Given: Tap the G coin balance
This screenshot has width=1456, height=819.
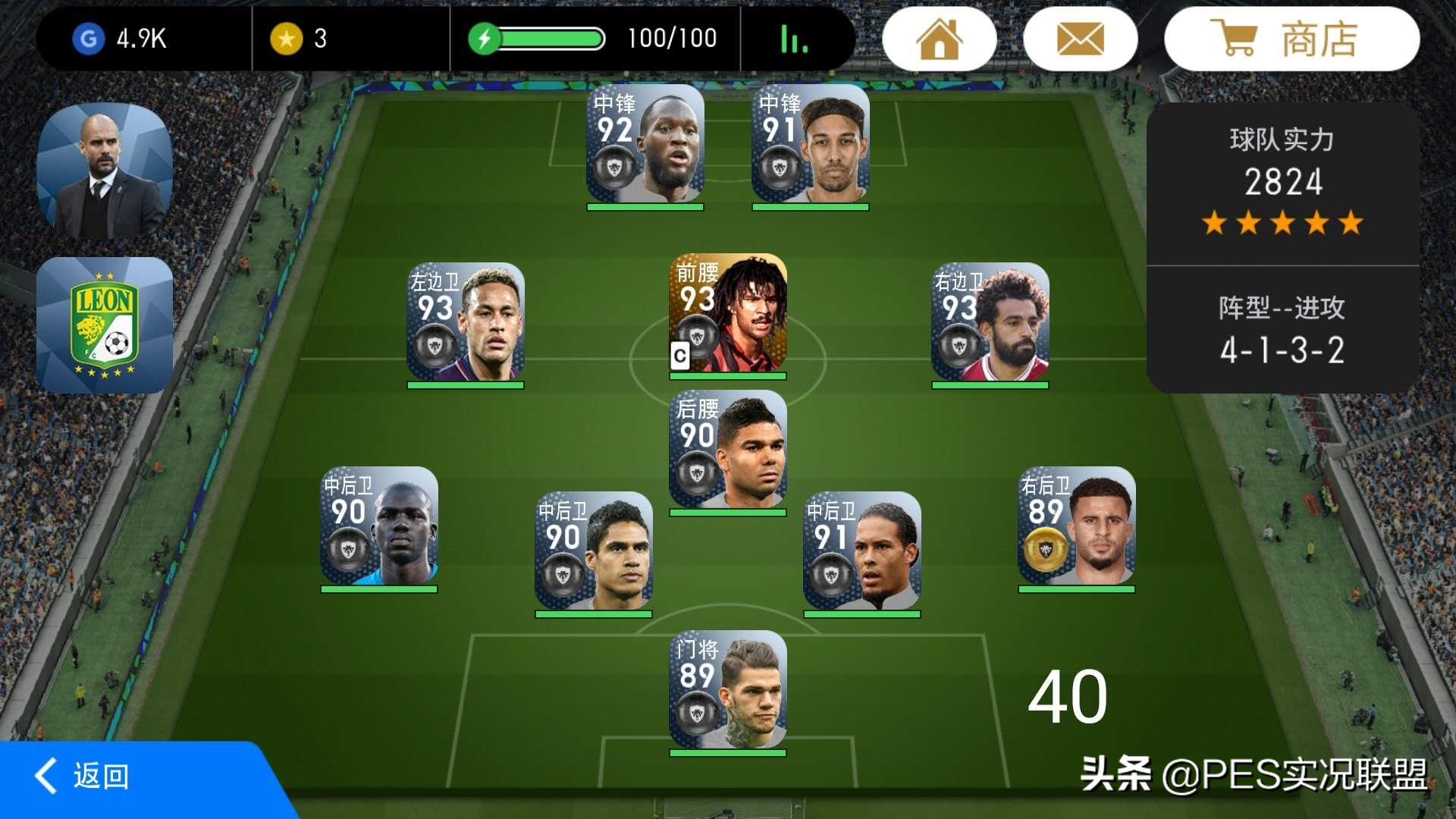Looking at the screenshot, I should coord(120,39).
